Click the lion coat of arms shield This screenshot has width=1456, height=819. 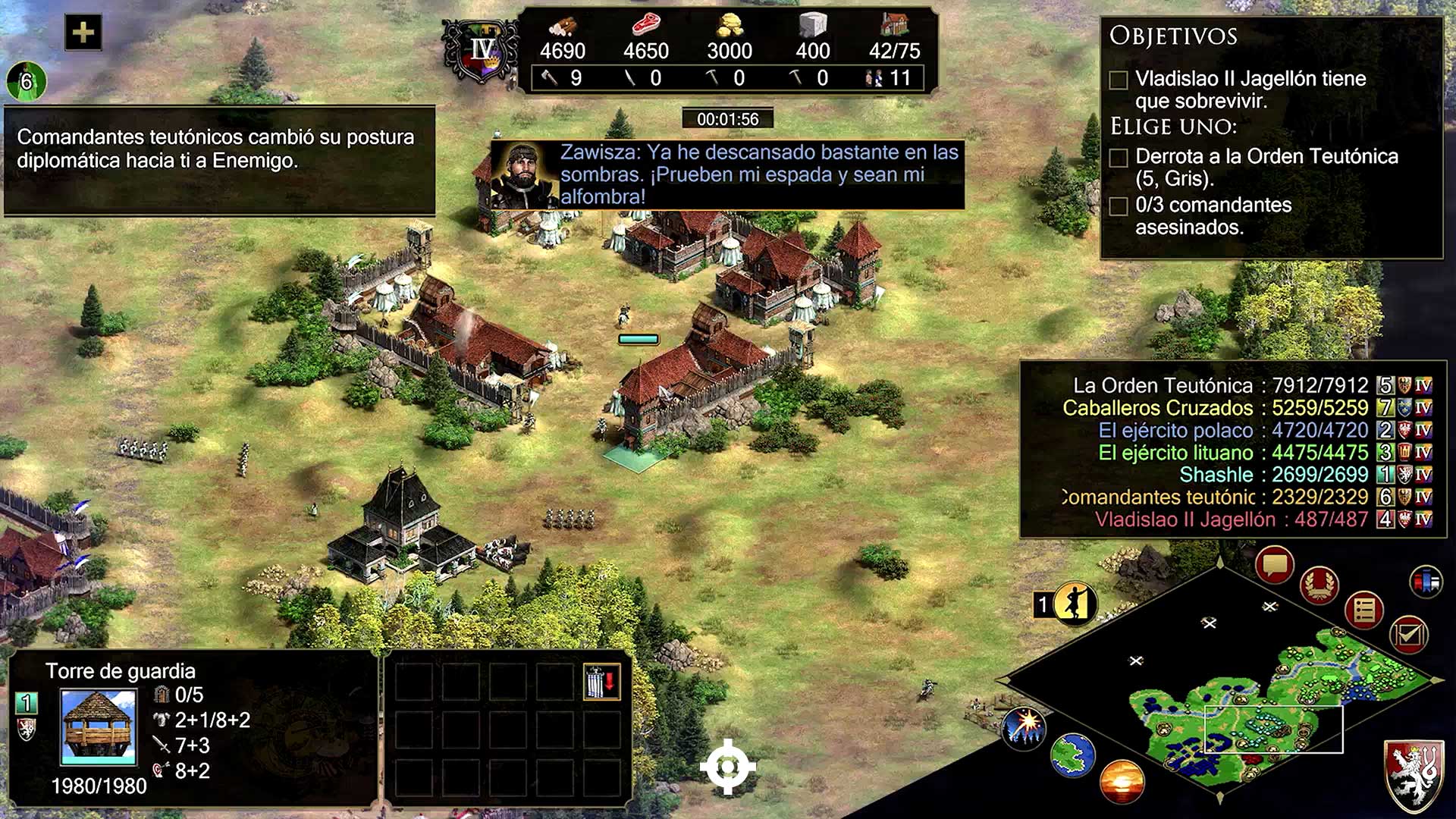(1414, 774)
